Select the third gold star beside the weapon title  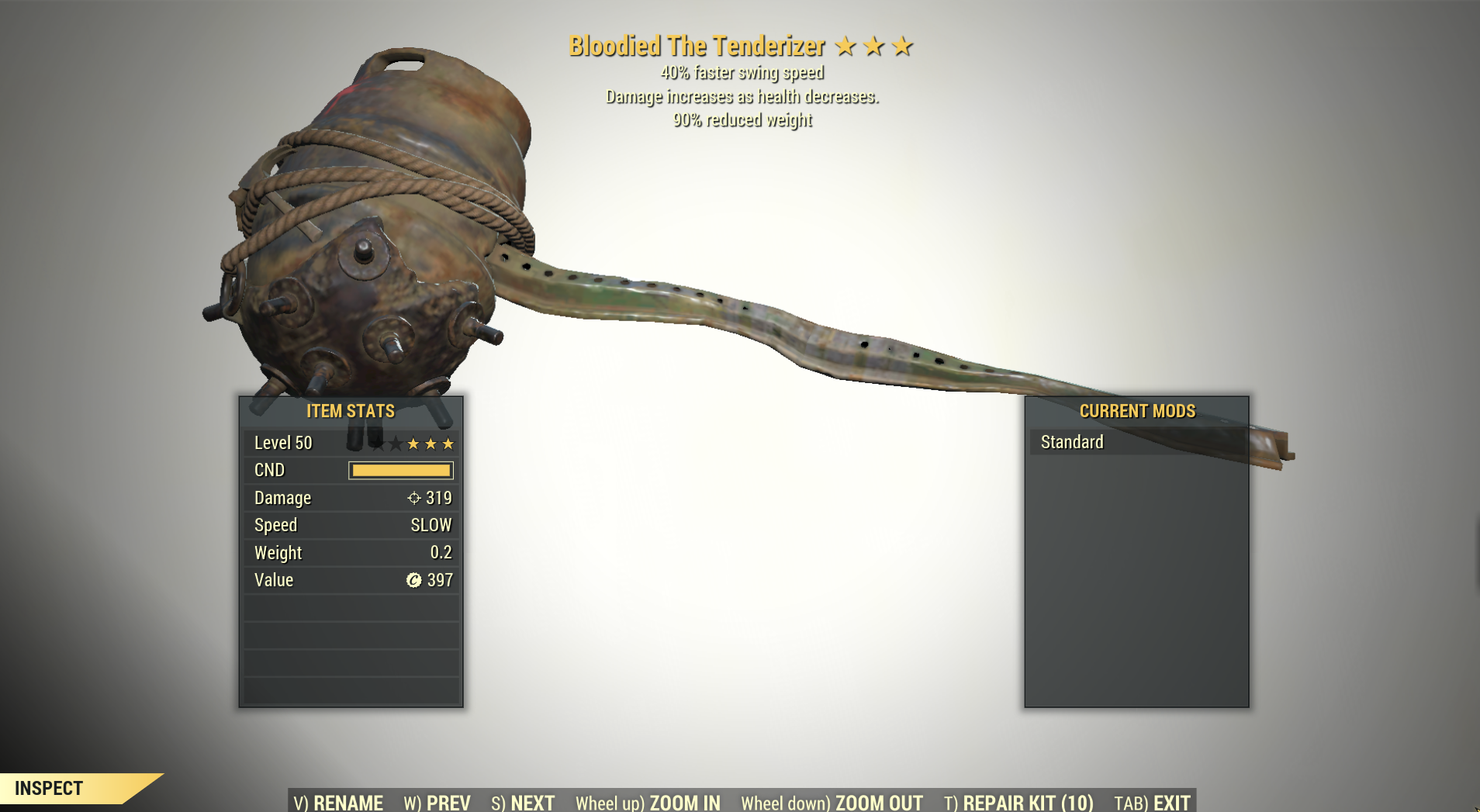(x=902, y=46)
